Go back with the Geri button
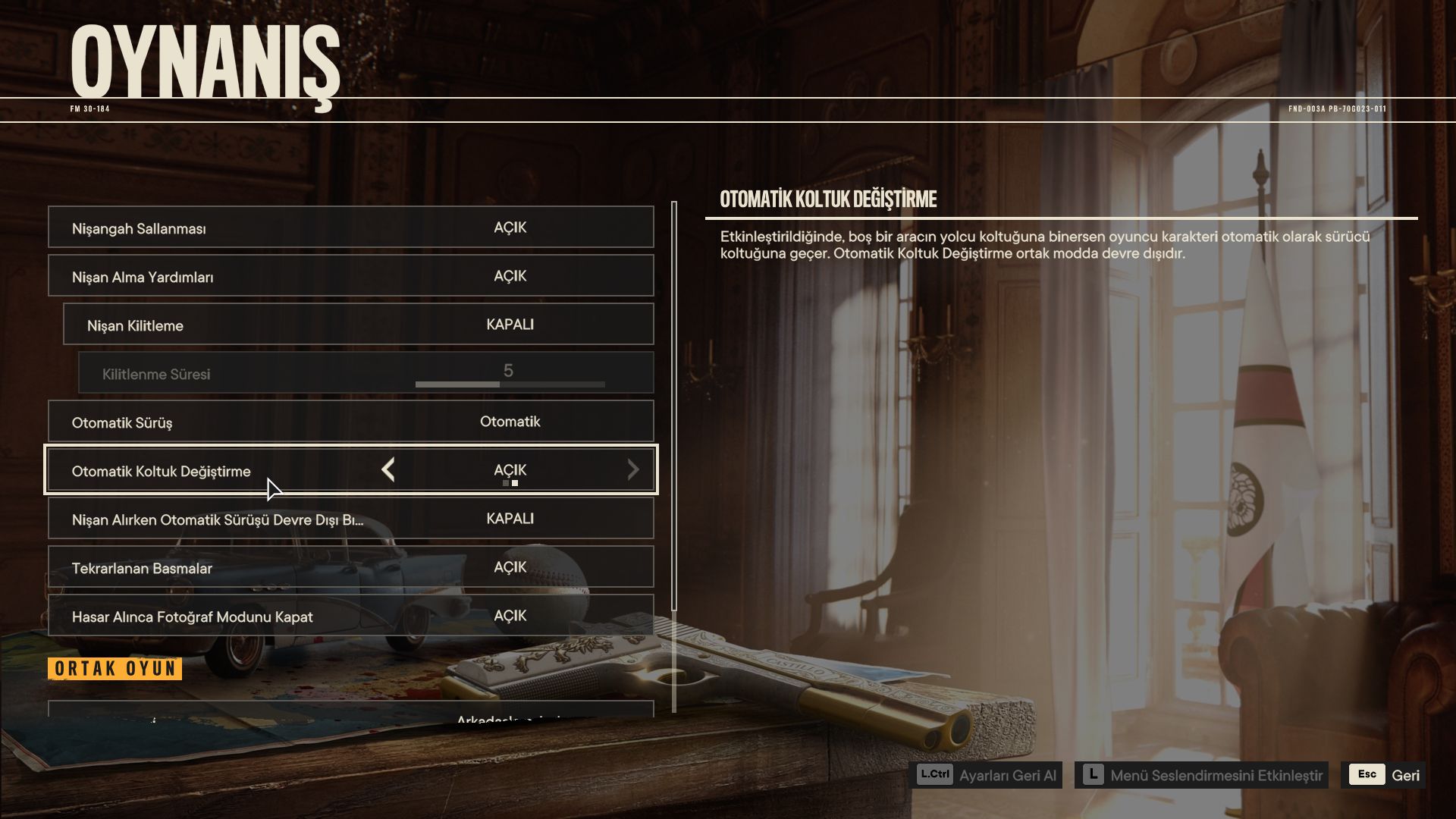Viewport: 1456px width, 819px height. (x=1384, y=775)
